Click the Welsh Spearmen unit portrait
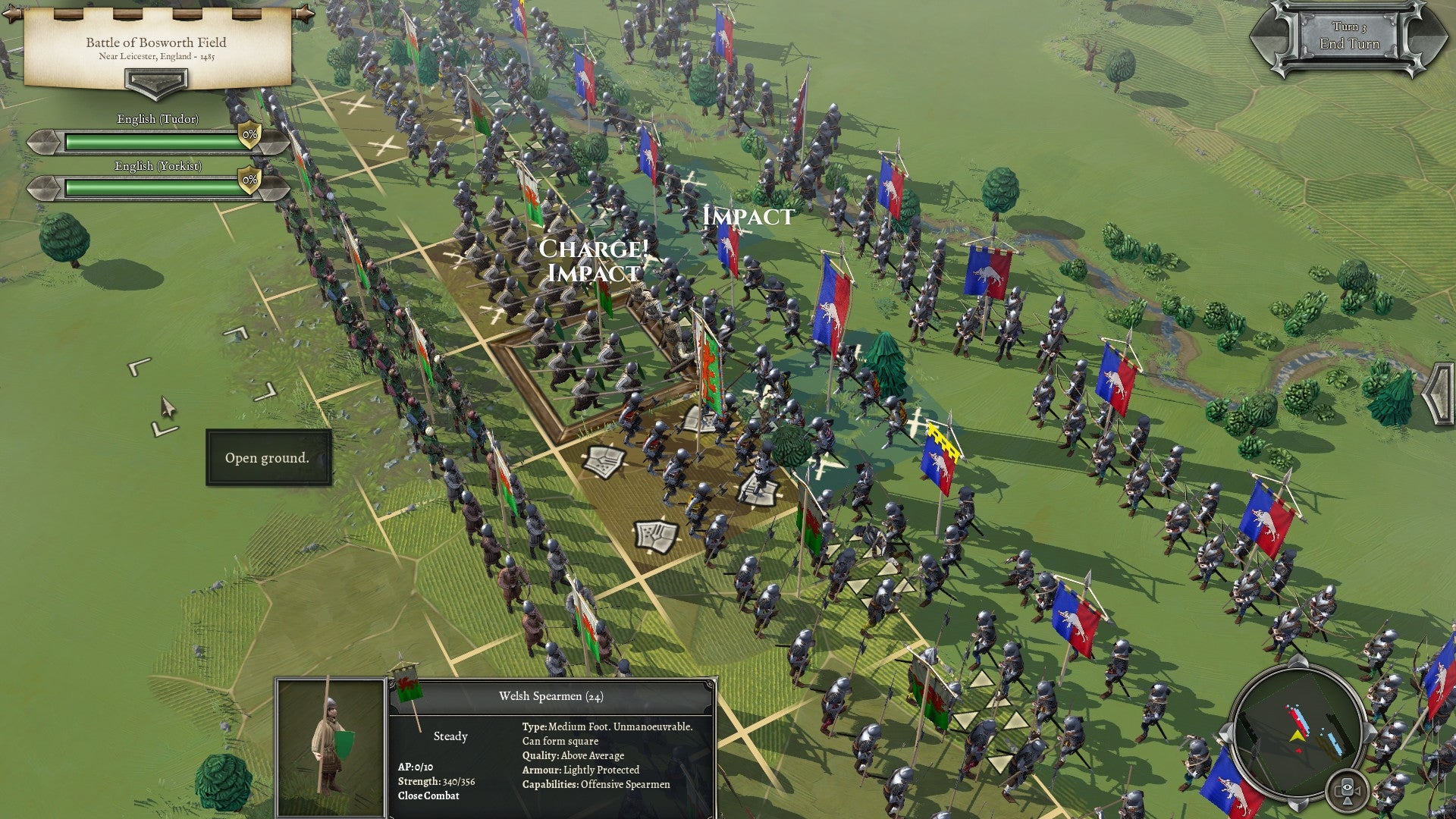The width and height of the screenshot is (1456, 819). pyautogui.click(x=330, y=747)
